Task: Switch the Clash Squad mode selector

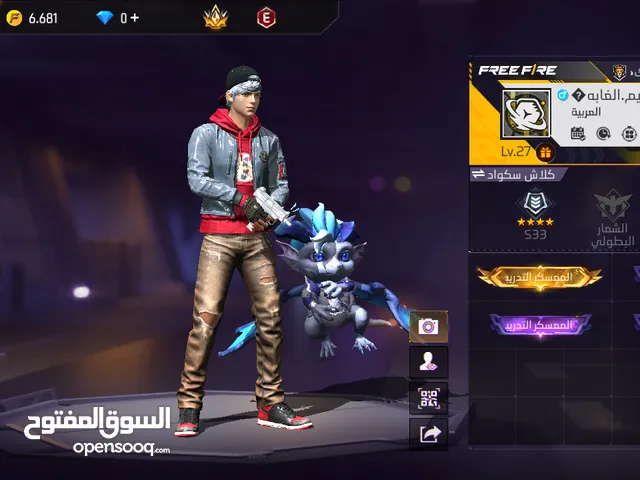Action: tap(520, 174)
